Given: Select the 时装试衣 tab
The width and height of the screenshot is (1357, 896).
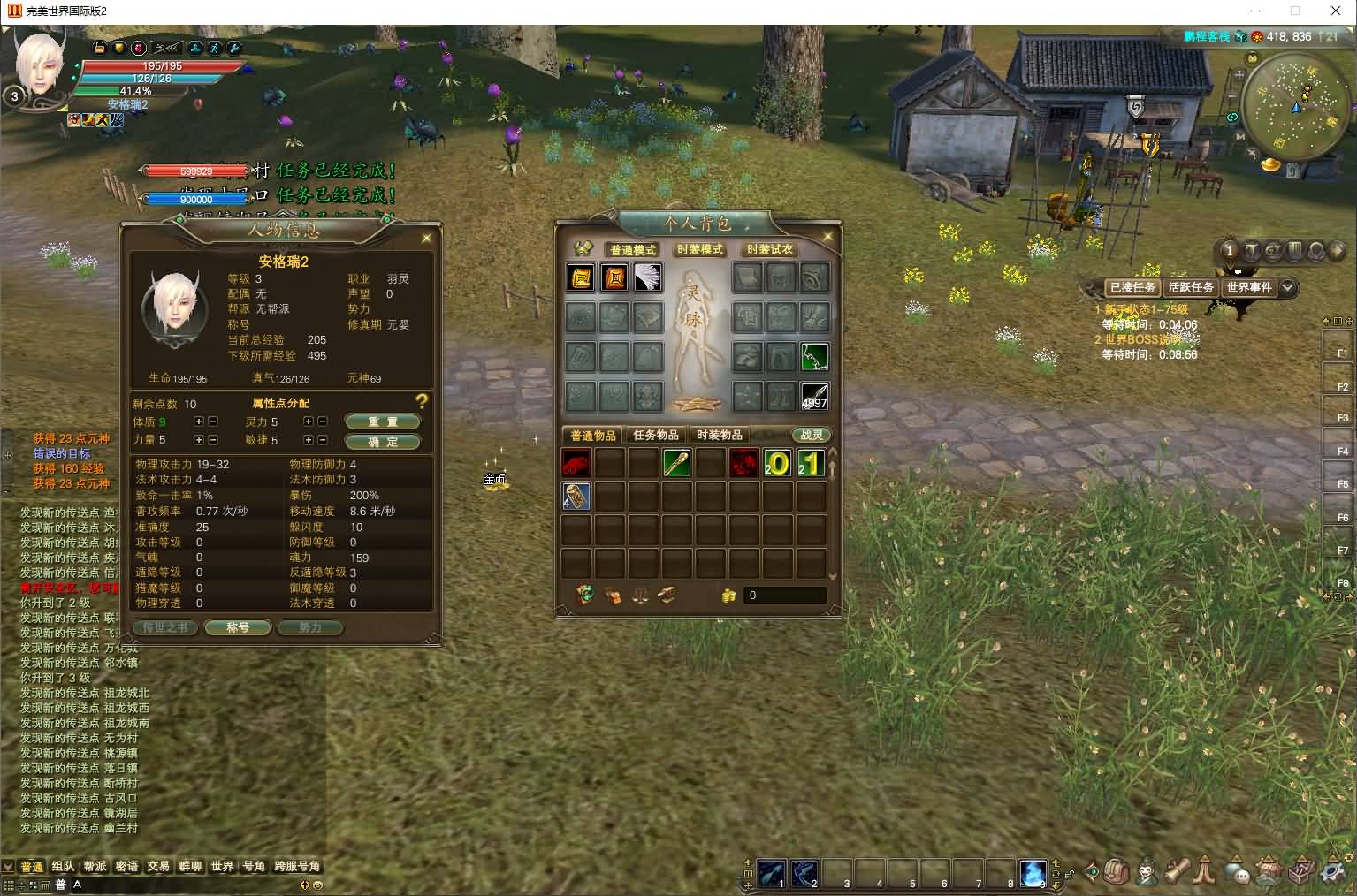Looking at the screenshot, I should click(x=770, y=250).
